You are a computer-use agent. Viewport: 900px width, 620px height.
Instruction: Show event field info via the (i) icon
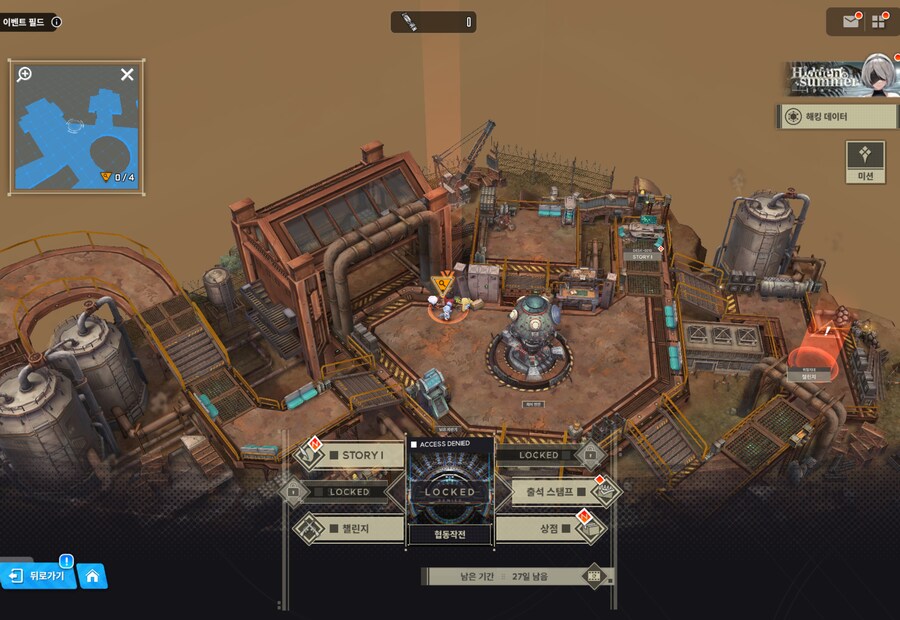coord(56,21)
